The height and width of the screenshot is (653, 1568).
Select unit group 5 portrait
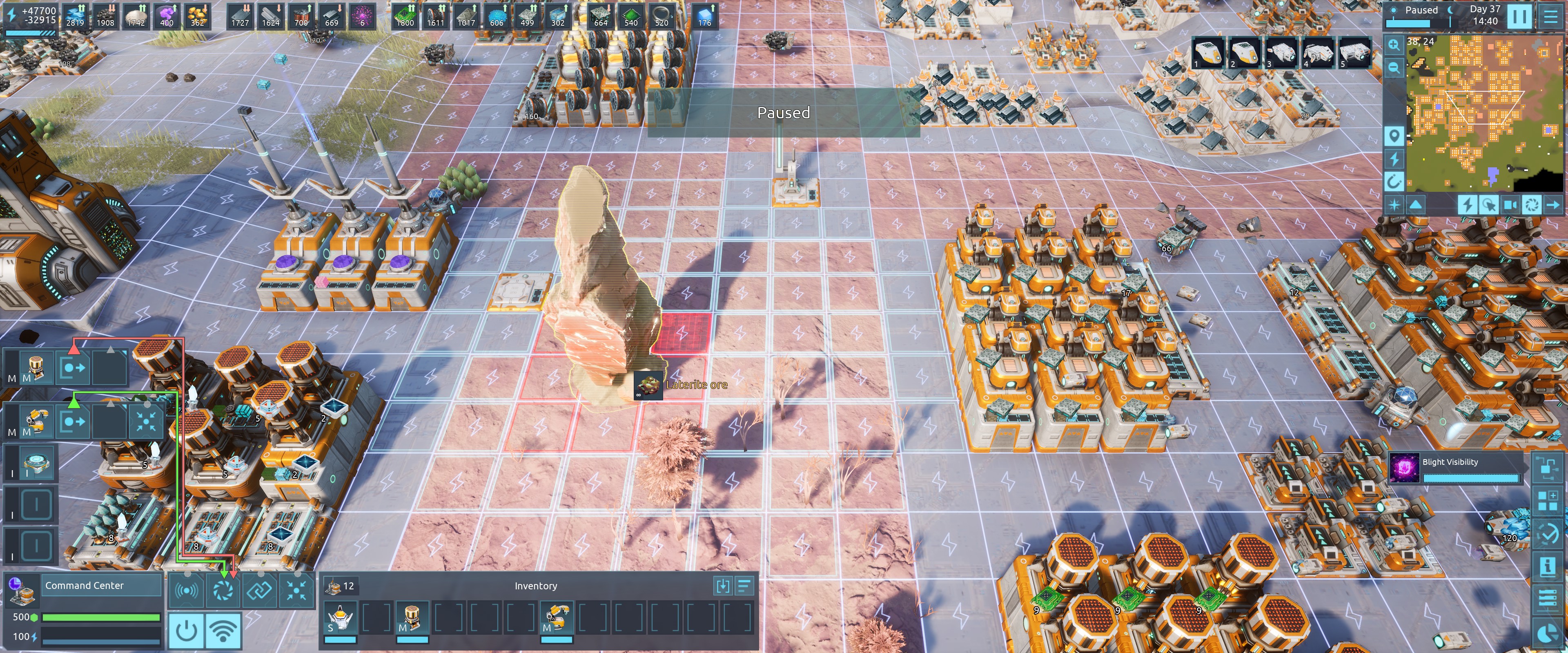point(1355,53)
